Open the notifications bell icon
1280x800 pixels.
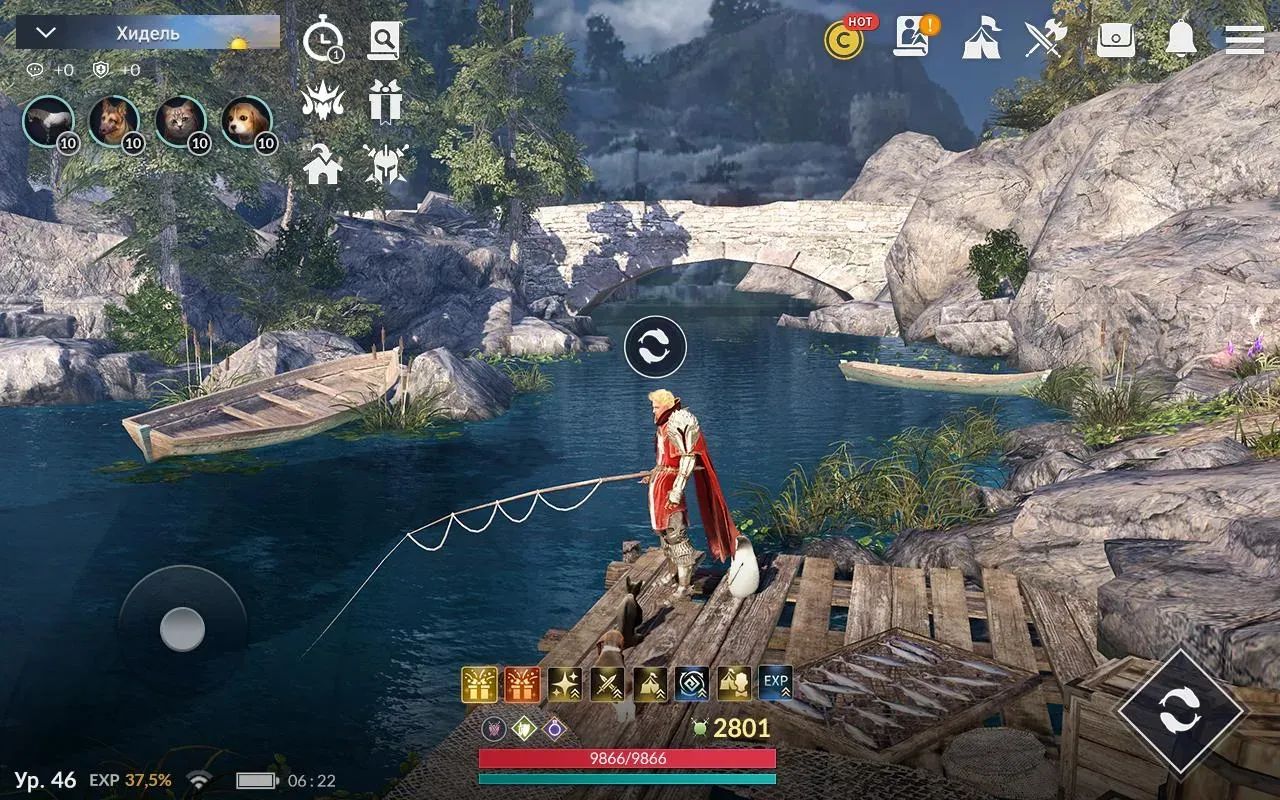[1179, 40]
